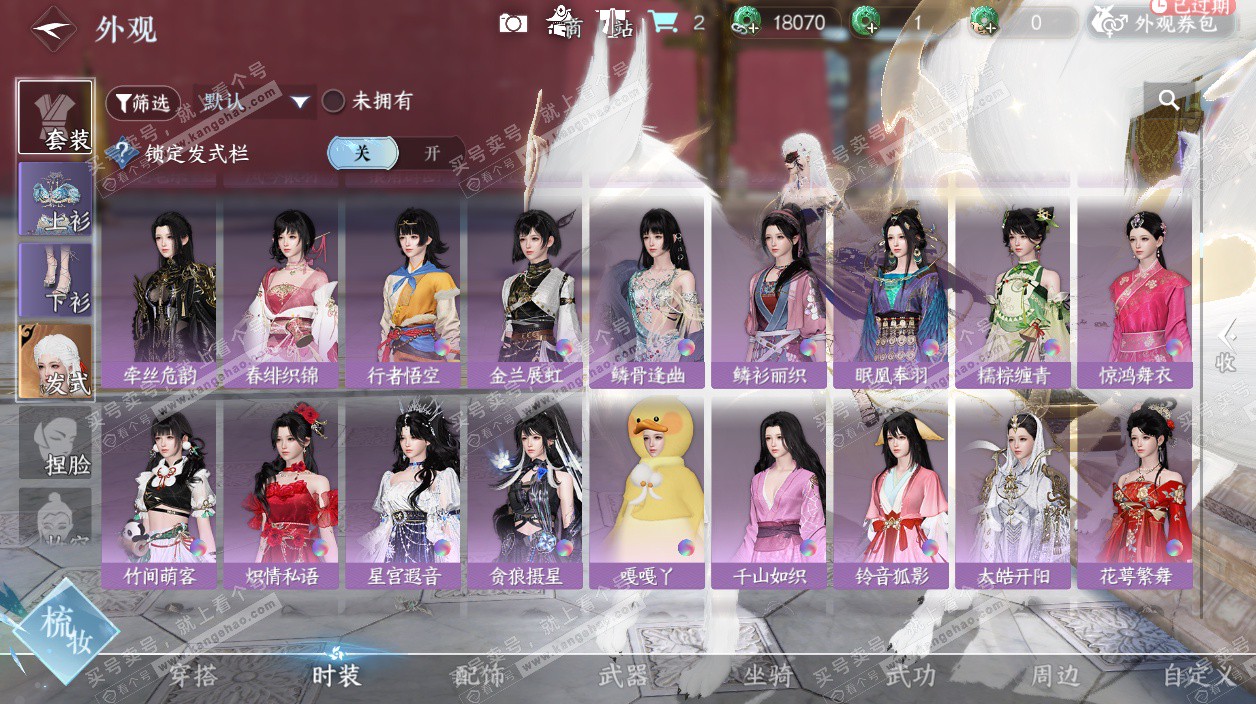
Task: Select the 套装 category tab
Action: coord(56,117)
